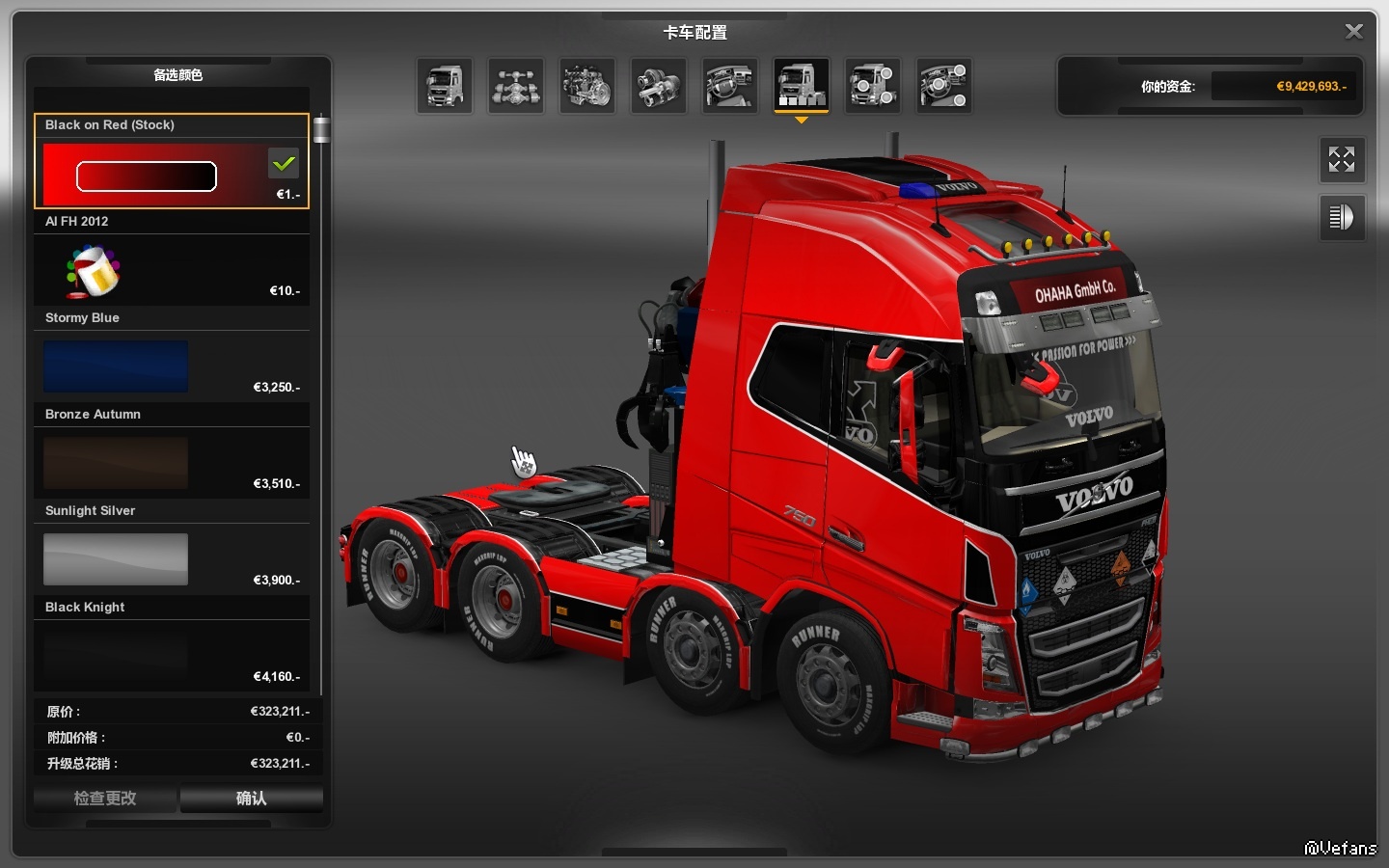1389x868 pixels.
Task: Select the Sunlight Silver paint color
Action: coord(116,559)
